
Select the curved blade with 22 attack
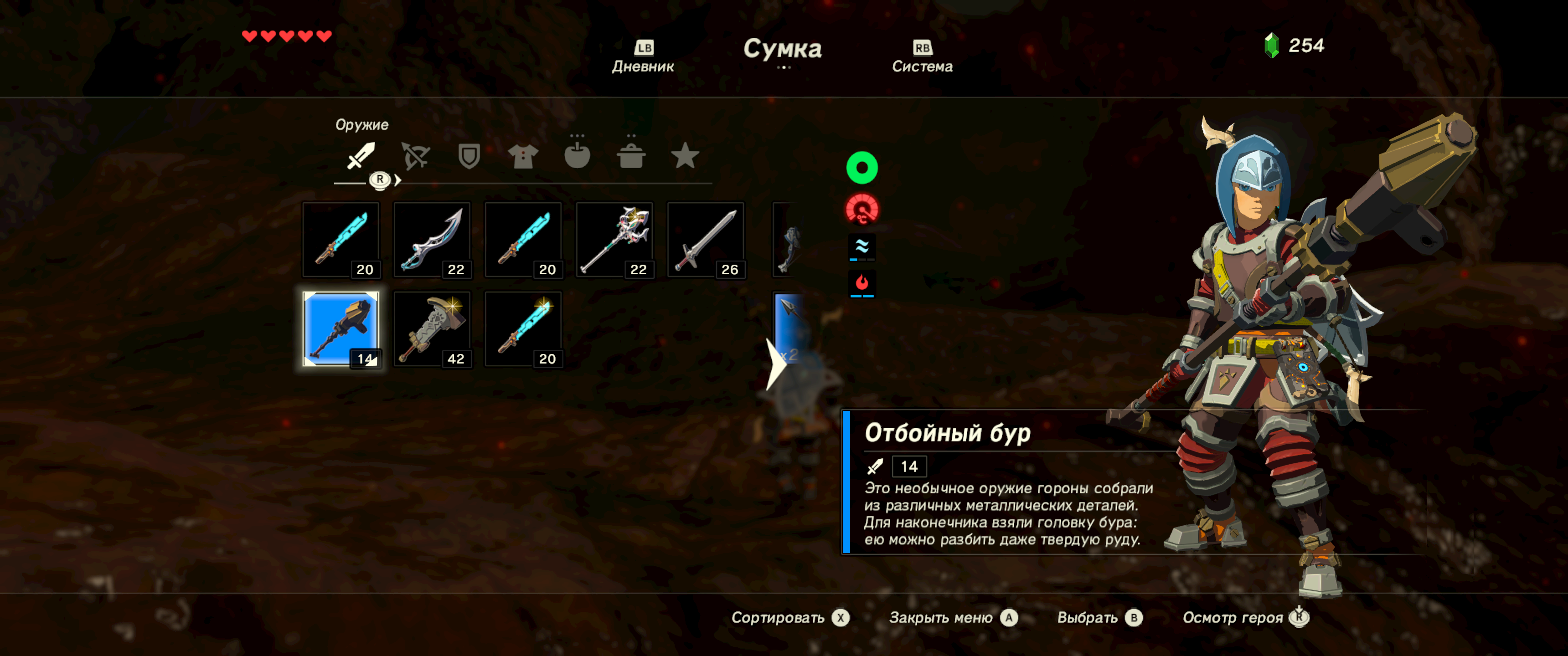click(x=432, y=240)
